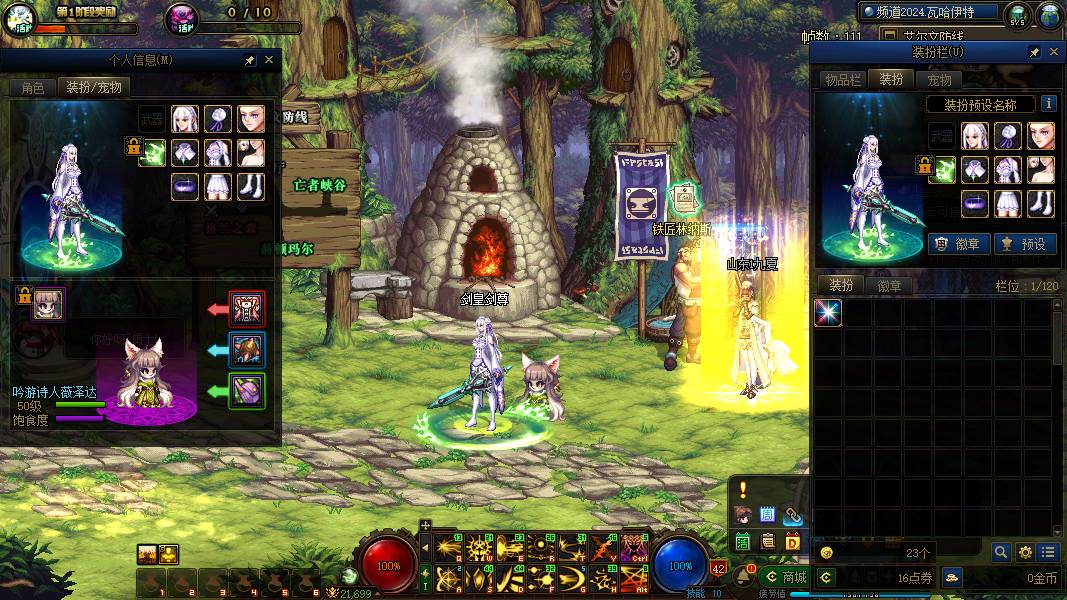Select the sparkling item in the first inventory slot
The height and width of the screenshot is (600, 1067).
tap(828, 313)
